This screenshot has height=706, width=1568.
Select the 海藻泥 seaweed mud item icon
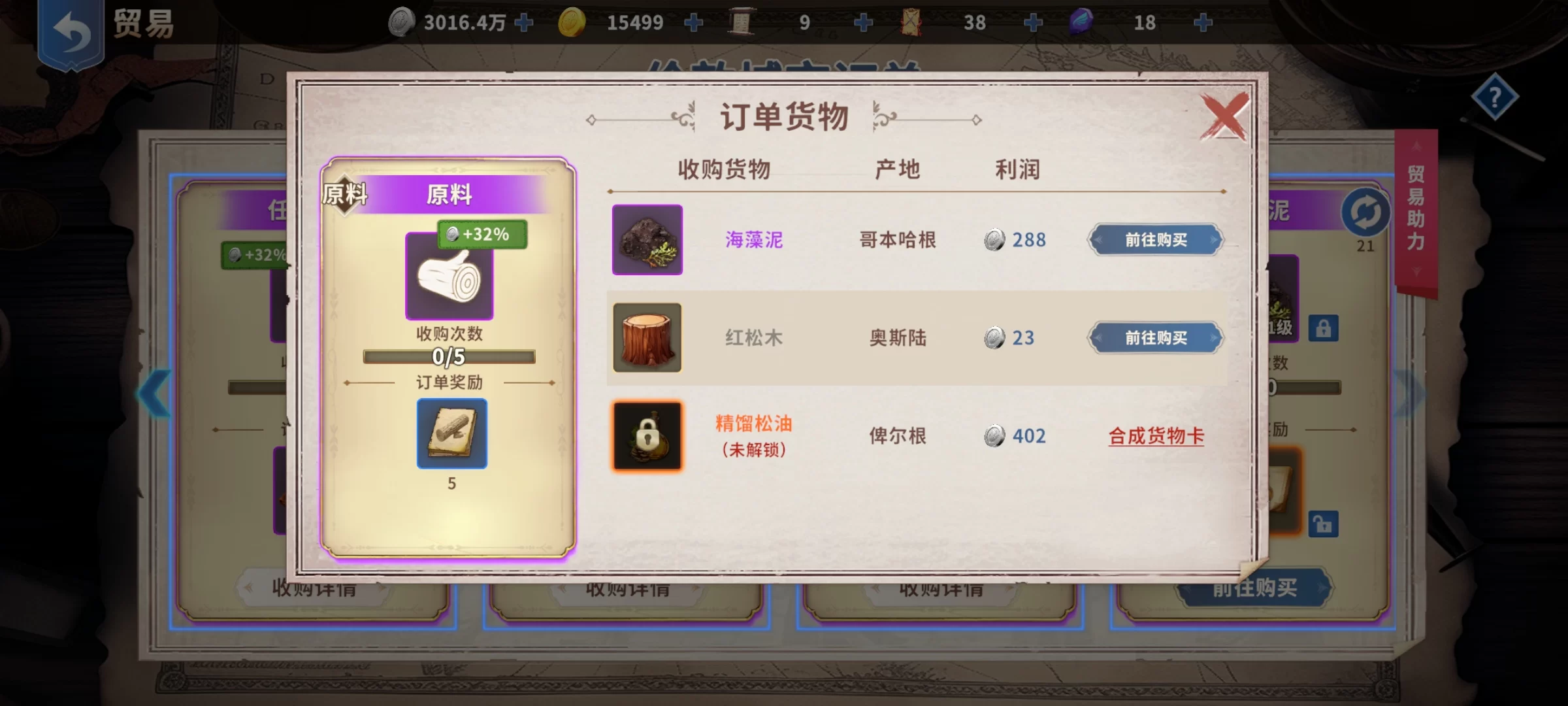[647, 240]
